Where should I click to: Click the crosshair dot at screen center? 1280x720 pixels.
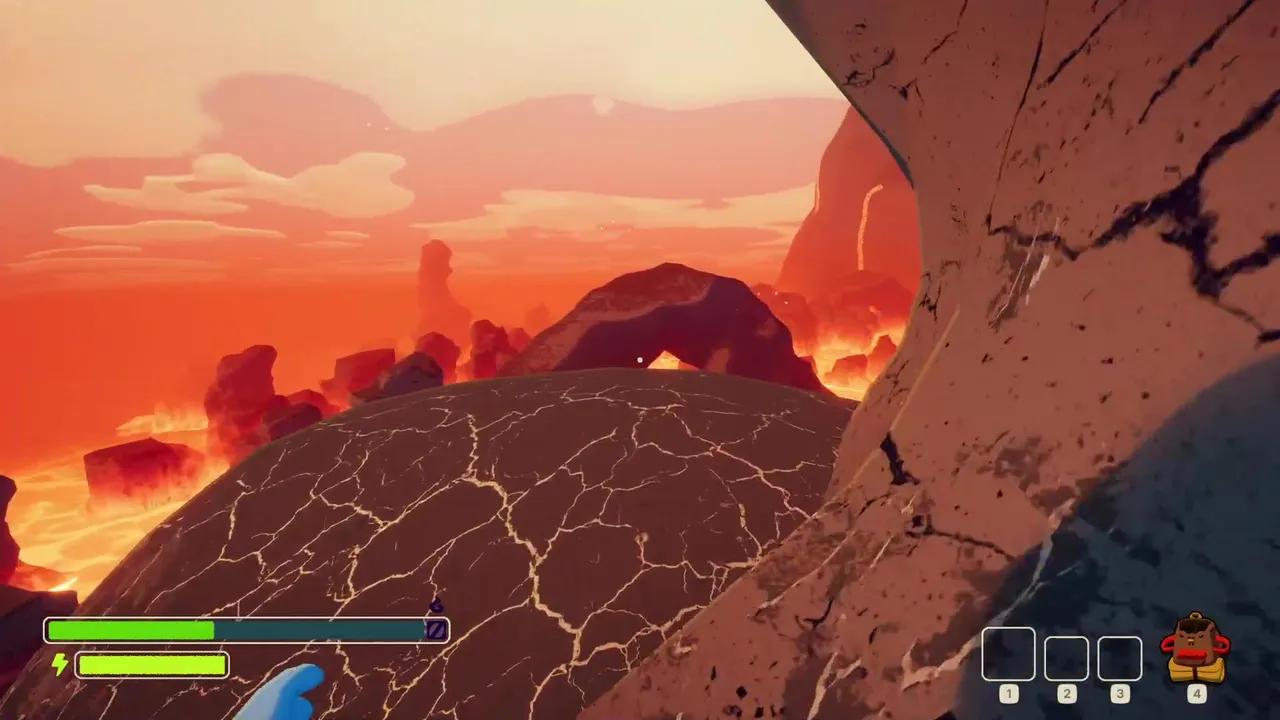click(640, 360)
